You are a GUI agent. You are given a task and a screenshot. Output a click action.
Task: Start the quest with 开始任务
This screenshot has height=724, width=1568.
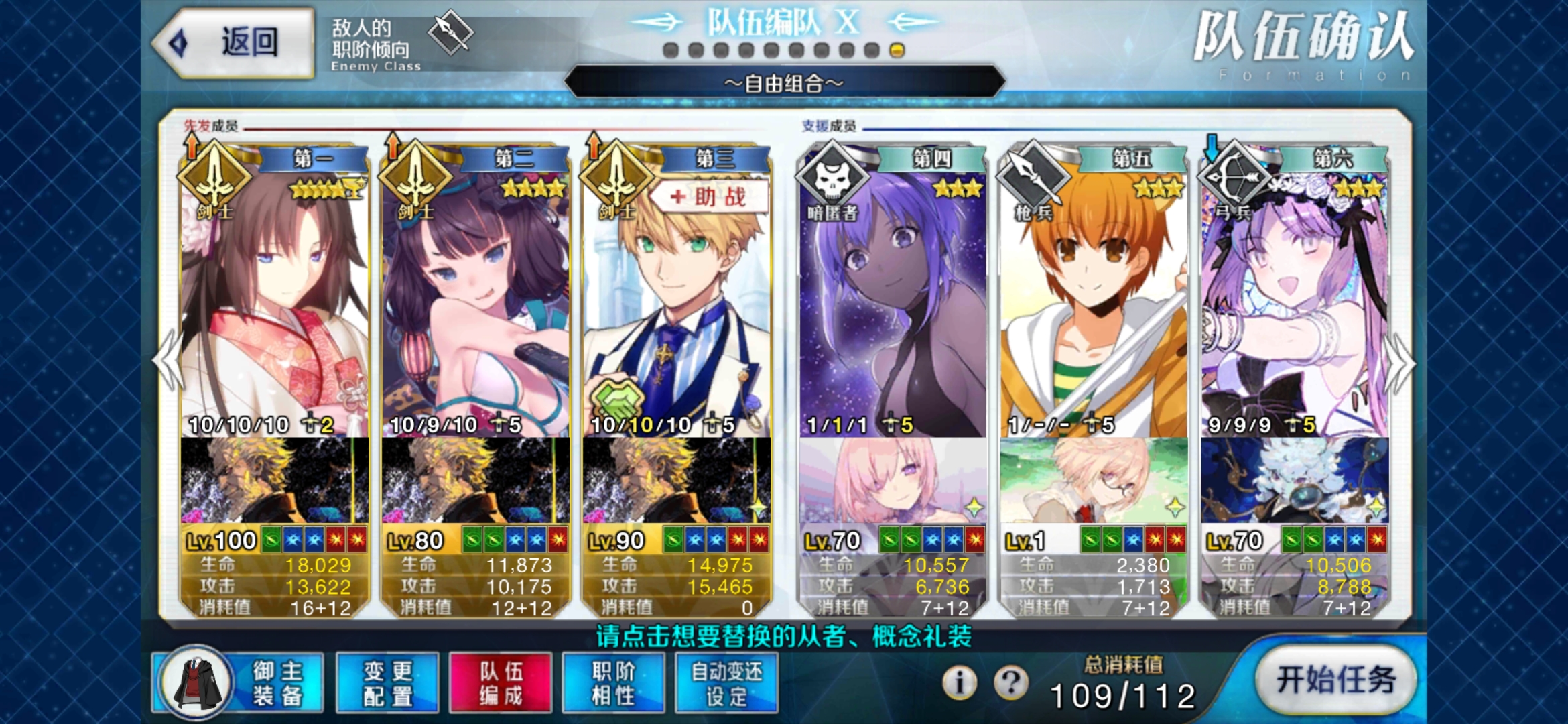click(x=1336, y=679)
